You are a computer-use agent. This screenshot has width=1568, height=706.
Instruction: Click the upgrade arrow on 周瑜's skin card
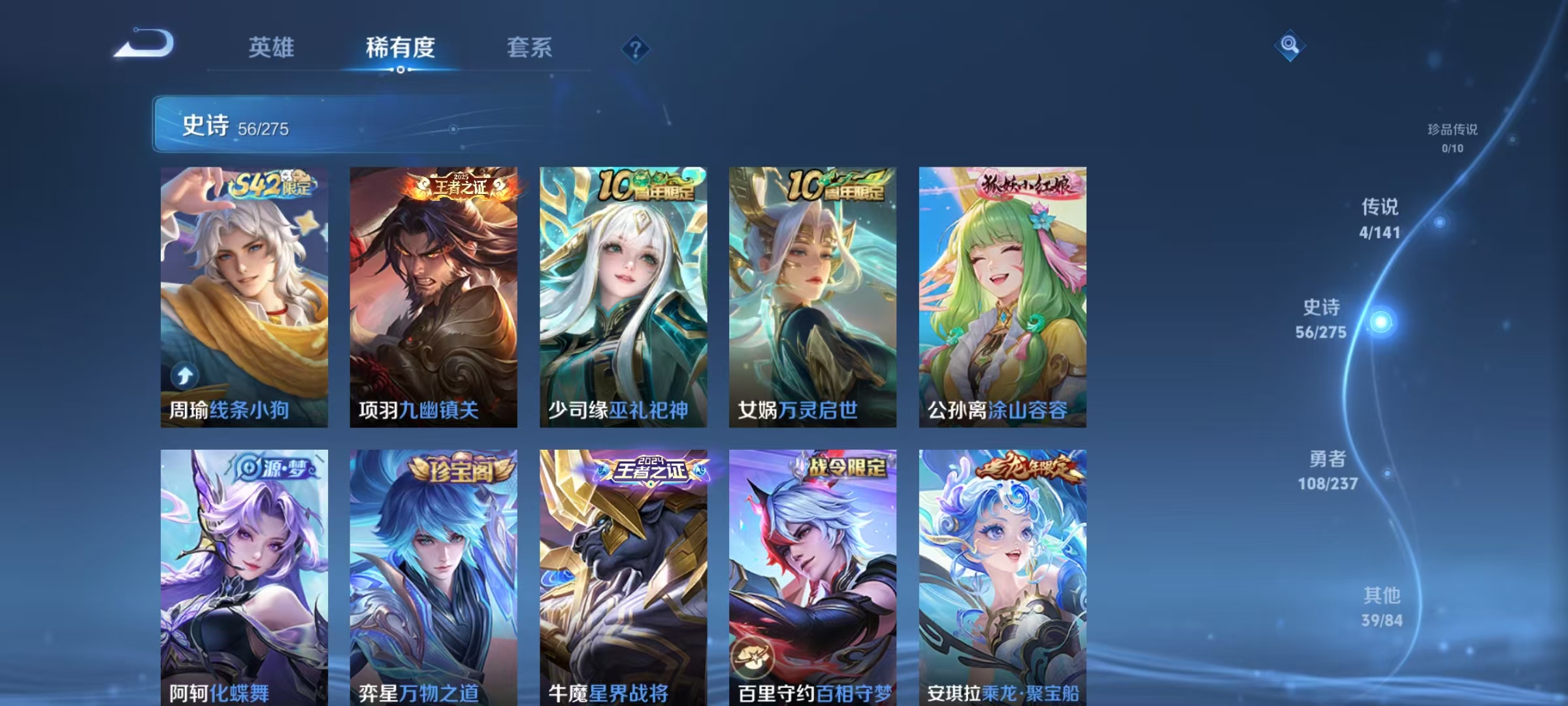click(x=184, y=375)
